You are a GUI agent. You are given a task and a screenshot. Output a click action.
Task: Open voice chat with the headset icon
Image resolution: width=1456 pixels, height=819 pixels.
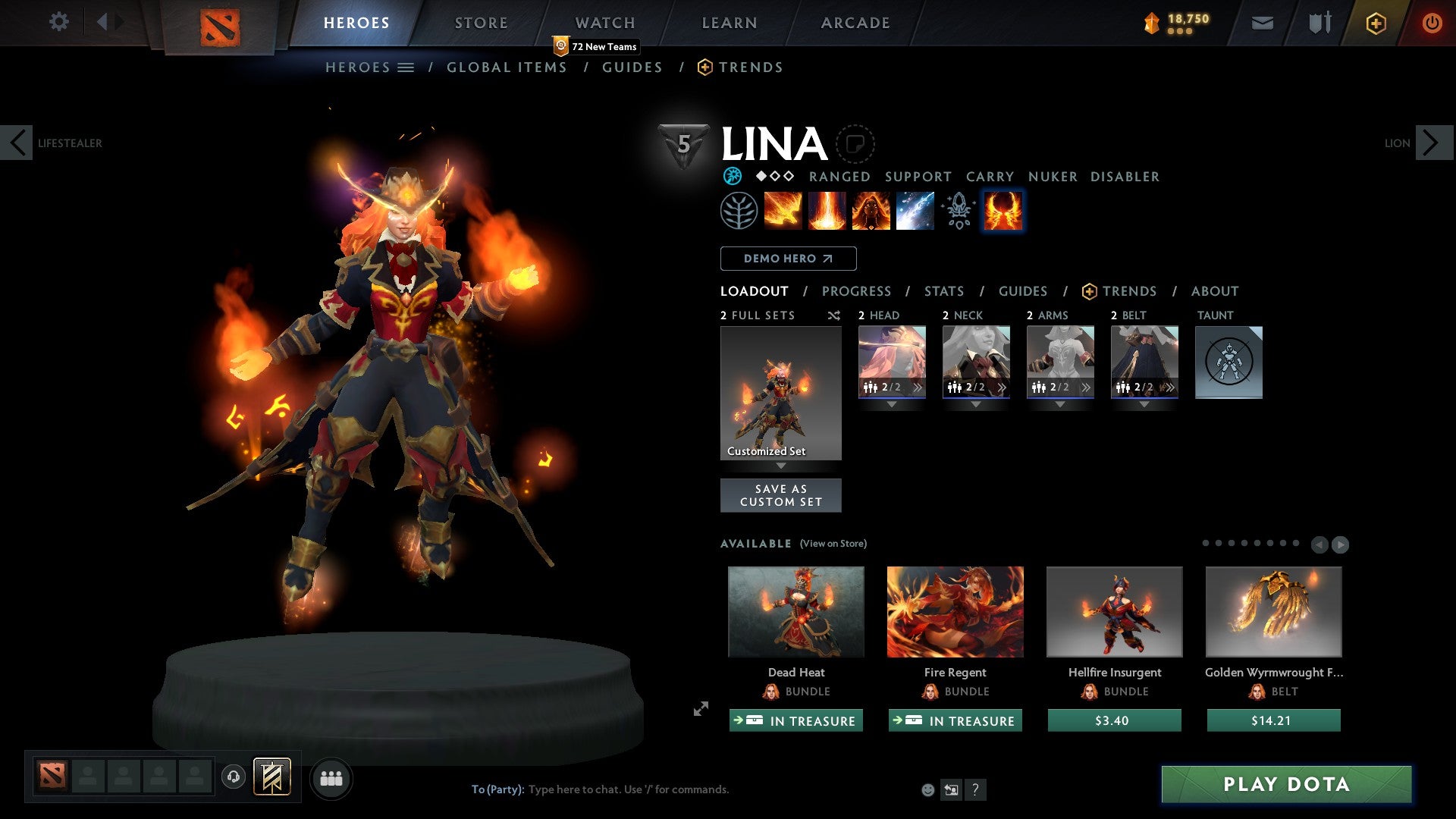pos(234,777)
